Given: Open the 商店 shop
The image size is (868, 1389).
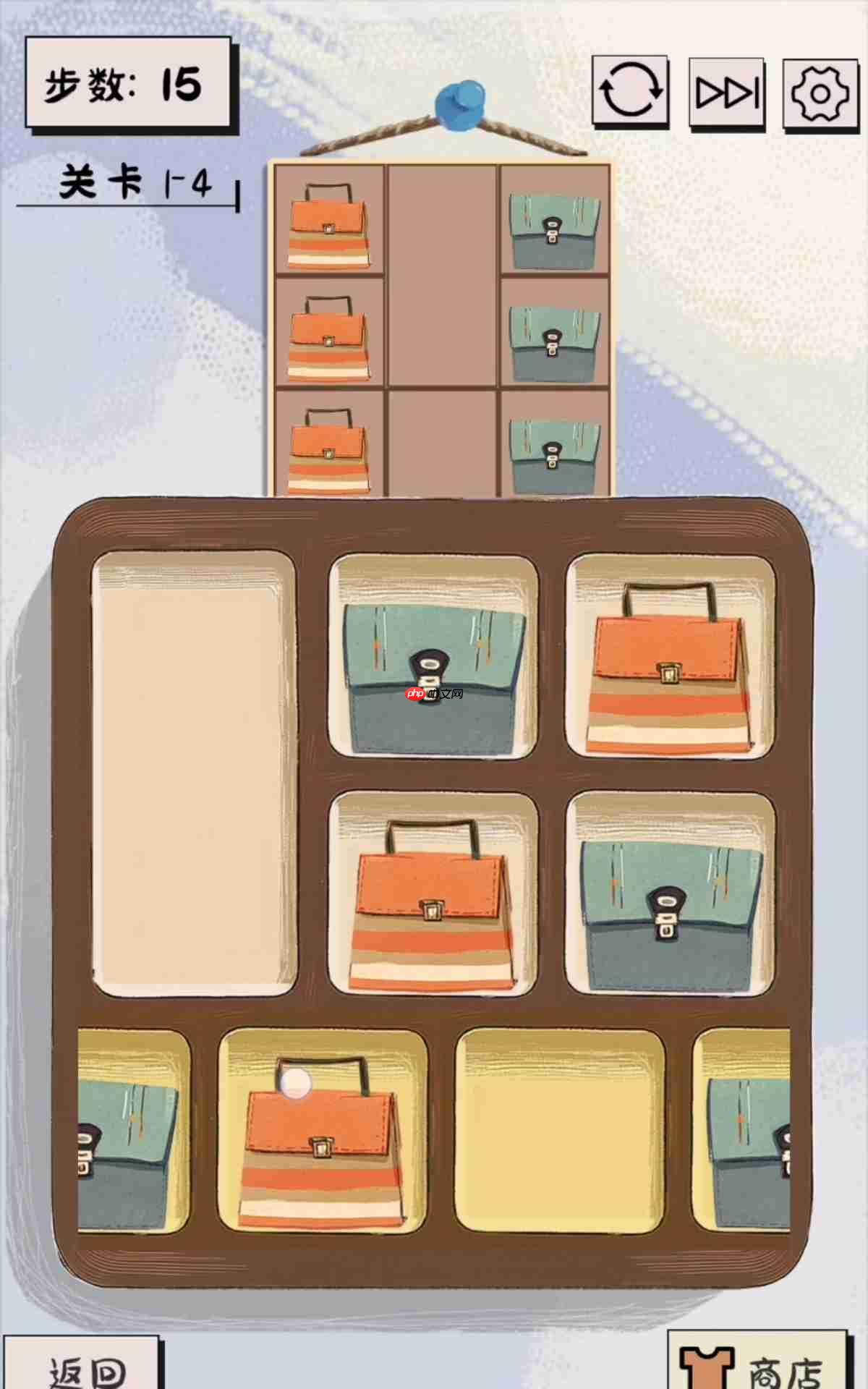Looking at the screenshot, I should tap(757, 1364).
